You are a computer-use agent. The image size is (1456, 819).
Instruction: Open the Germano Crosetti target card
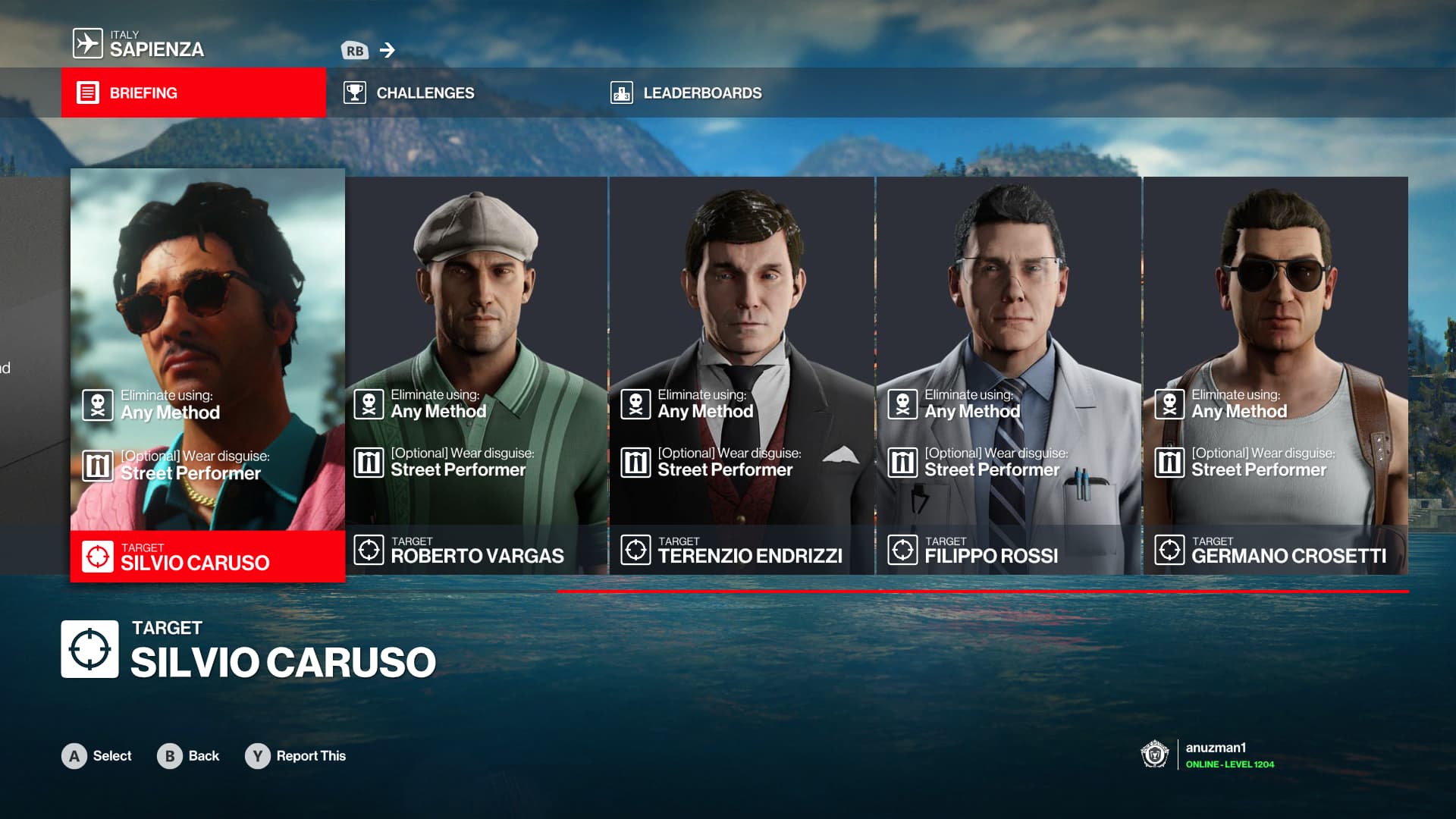tap(1276, 375)
